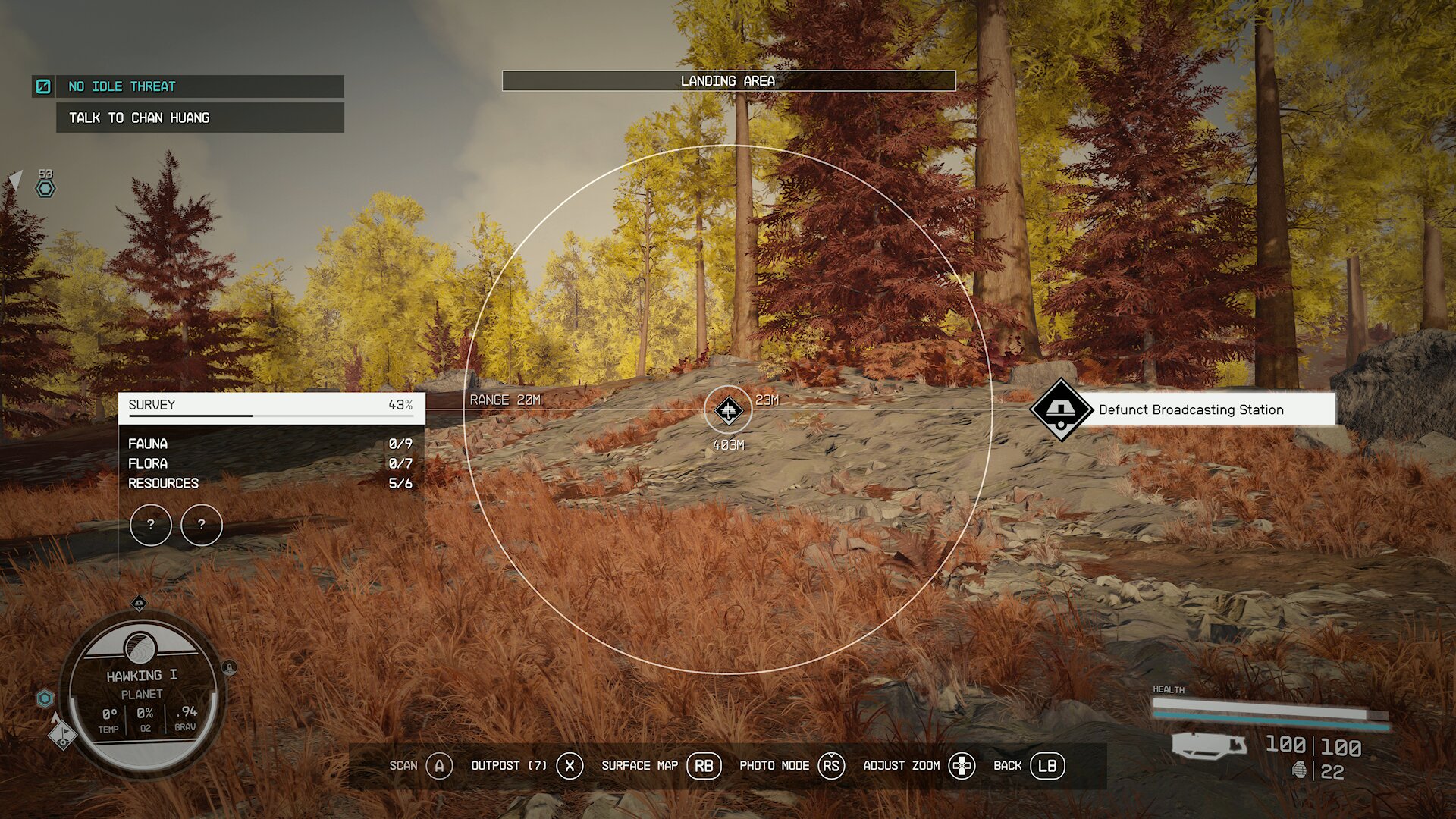1456x819 pixels.
Task: Open the Hawking I planet compass widget
Action: [x=142, y=695]
